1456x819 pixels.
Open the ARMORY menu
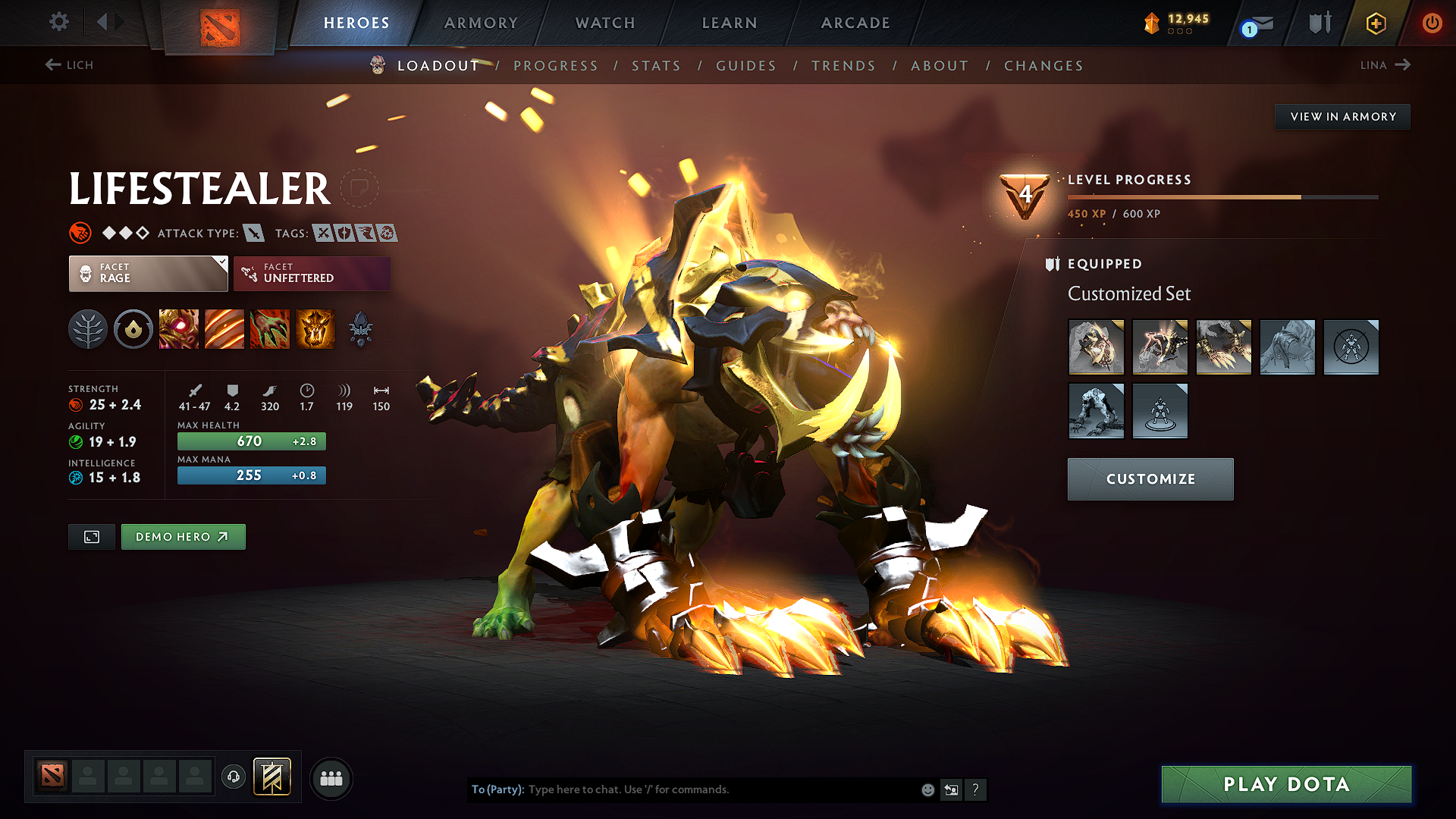(x=481, y=23)
